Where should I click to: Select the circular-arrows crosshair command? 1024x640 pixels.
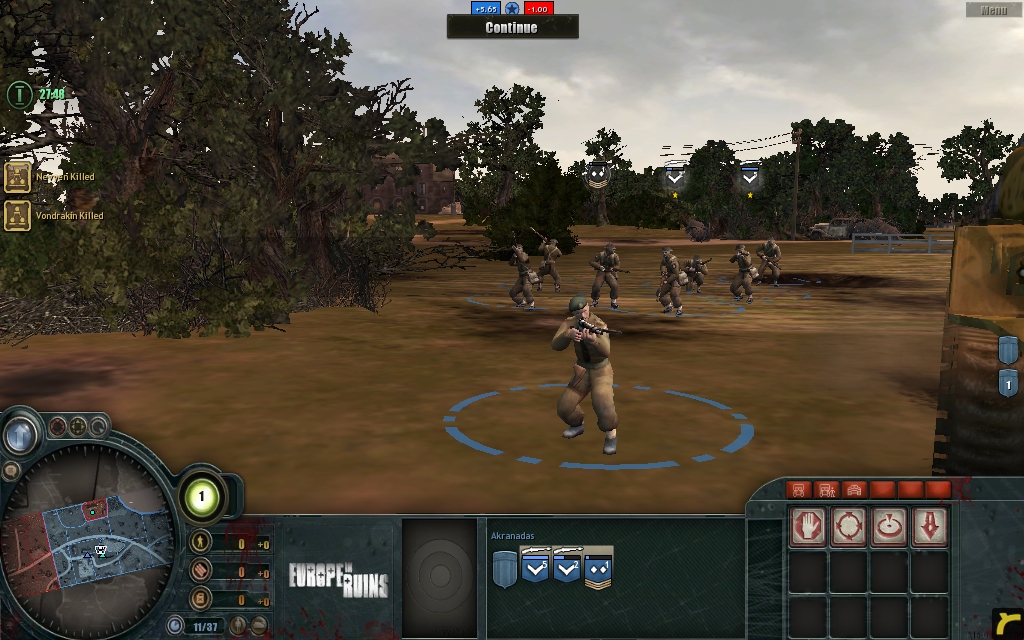tap(849, 526)
